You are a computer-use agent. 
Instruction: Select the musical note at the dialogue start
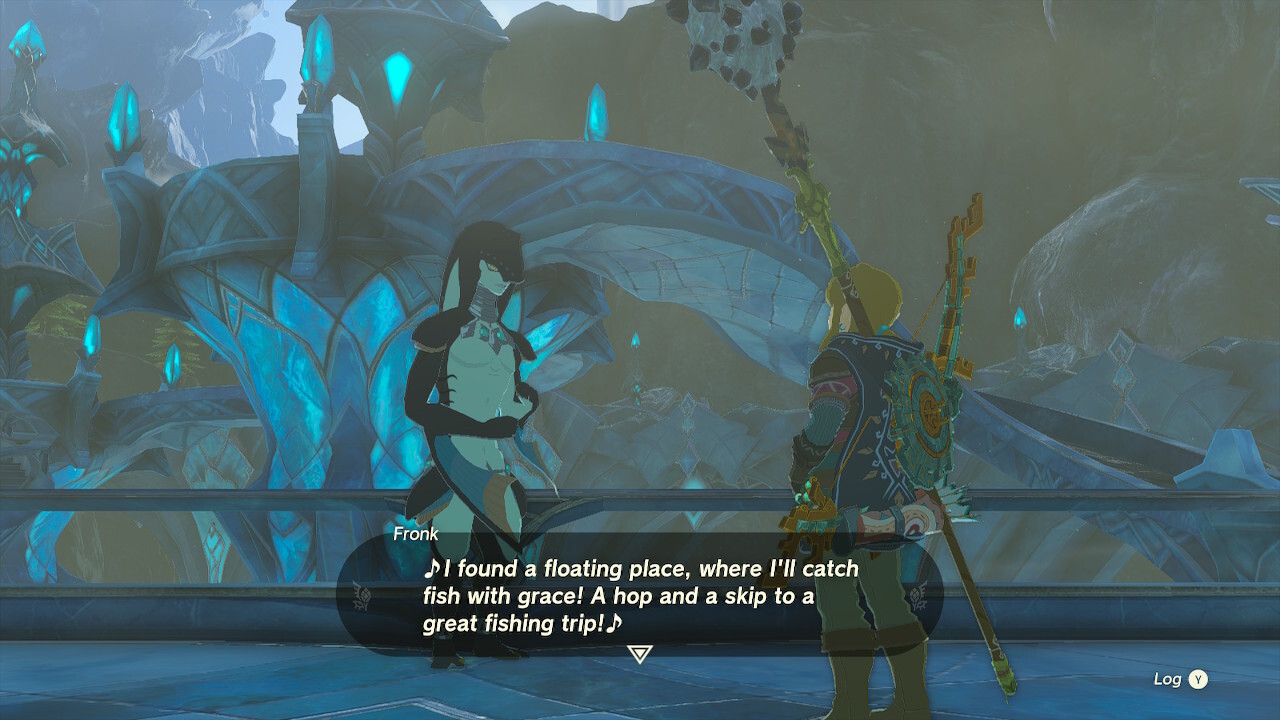[435, 570]
